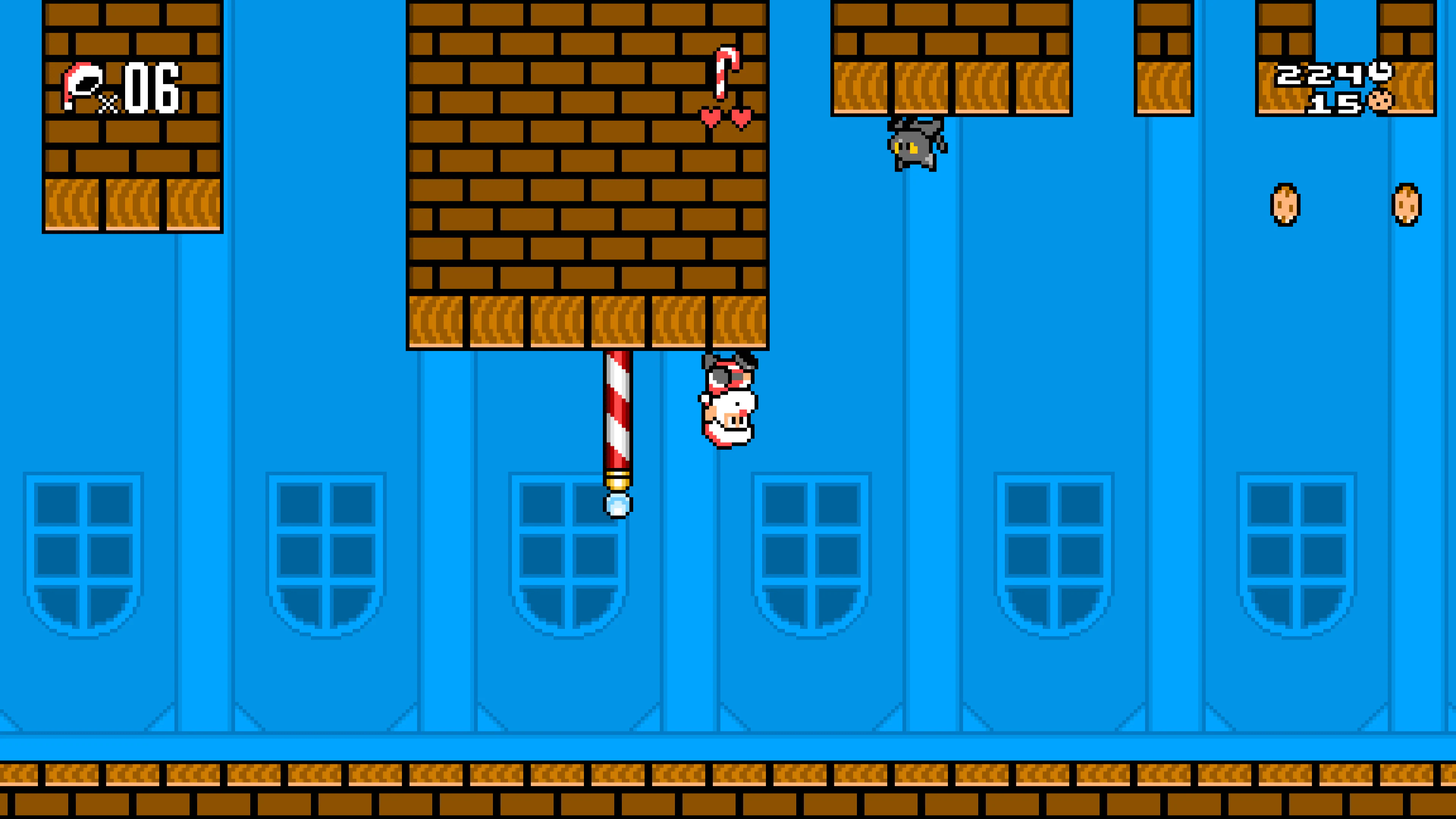Click the brick floor at screen bottom
The height and width of the screenshot is (819, 1456).
click(728, 791)
